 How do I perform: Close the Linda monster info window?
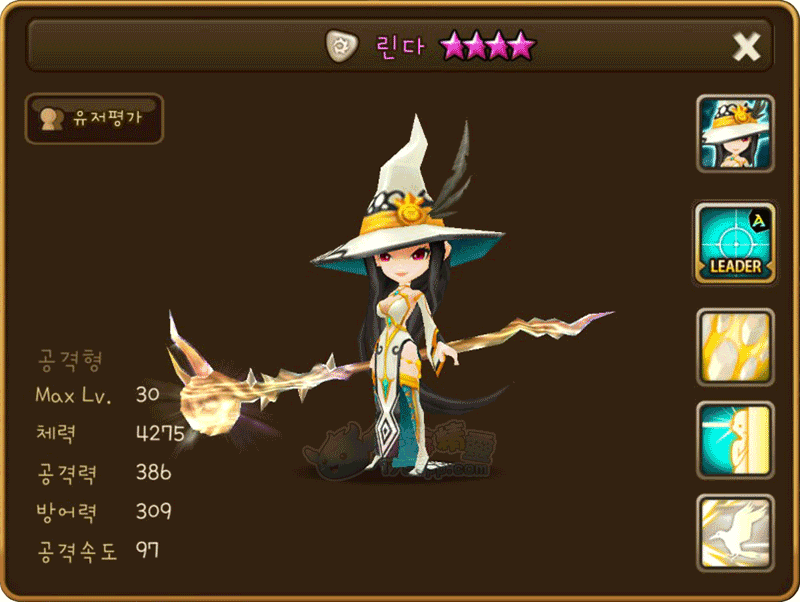point(747,46)
